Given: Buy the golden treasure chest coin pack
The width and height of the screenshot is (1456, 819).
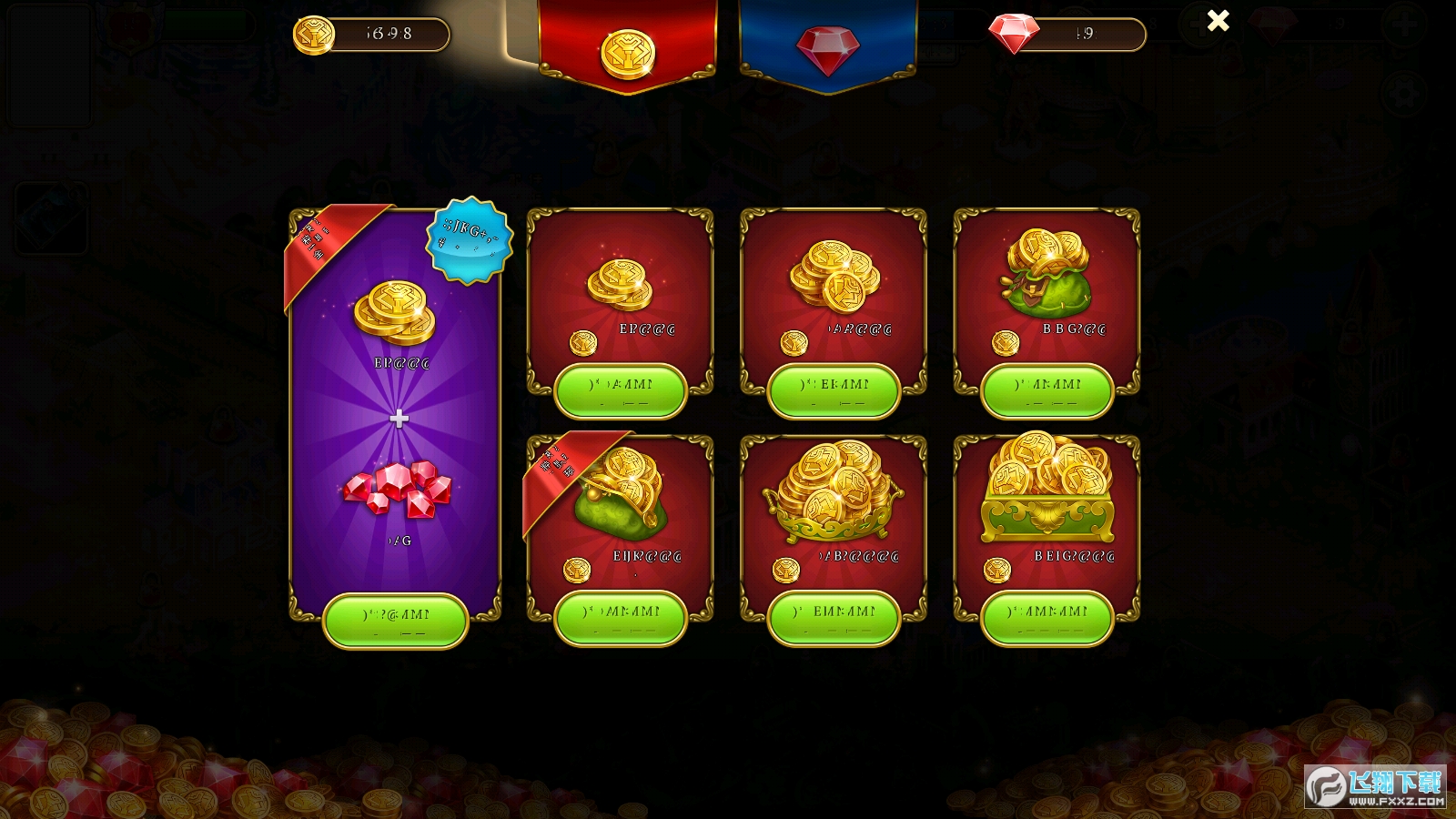Looking at the screenshot, I should [x=1047, y=619].
